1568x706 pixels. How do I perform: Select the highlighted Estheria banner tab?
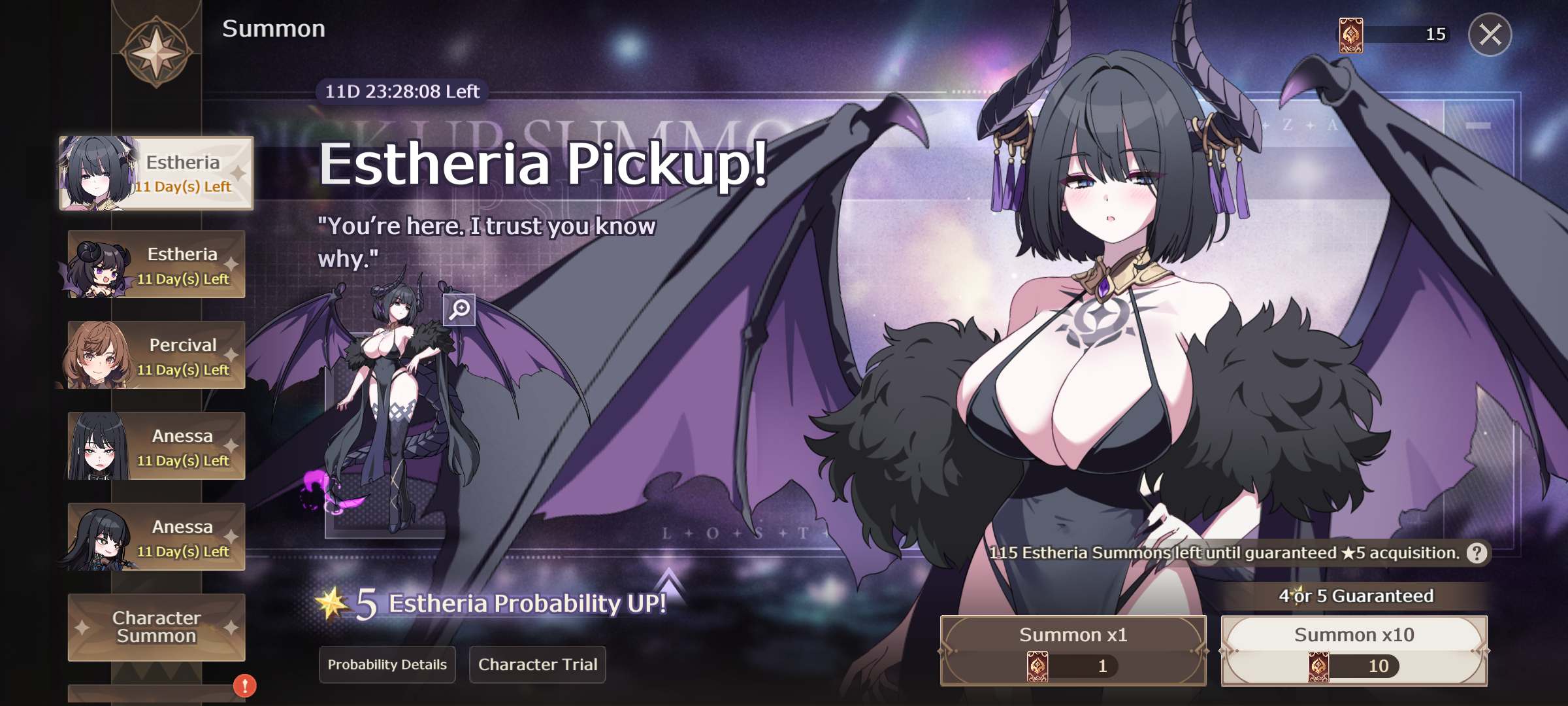(157, 173)
